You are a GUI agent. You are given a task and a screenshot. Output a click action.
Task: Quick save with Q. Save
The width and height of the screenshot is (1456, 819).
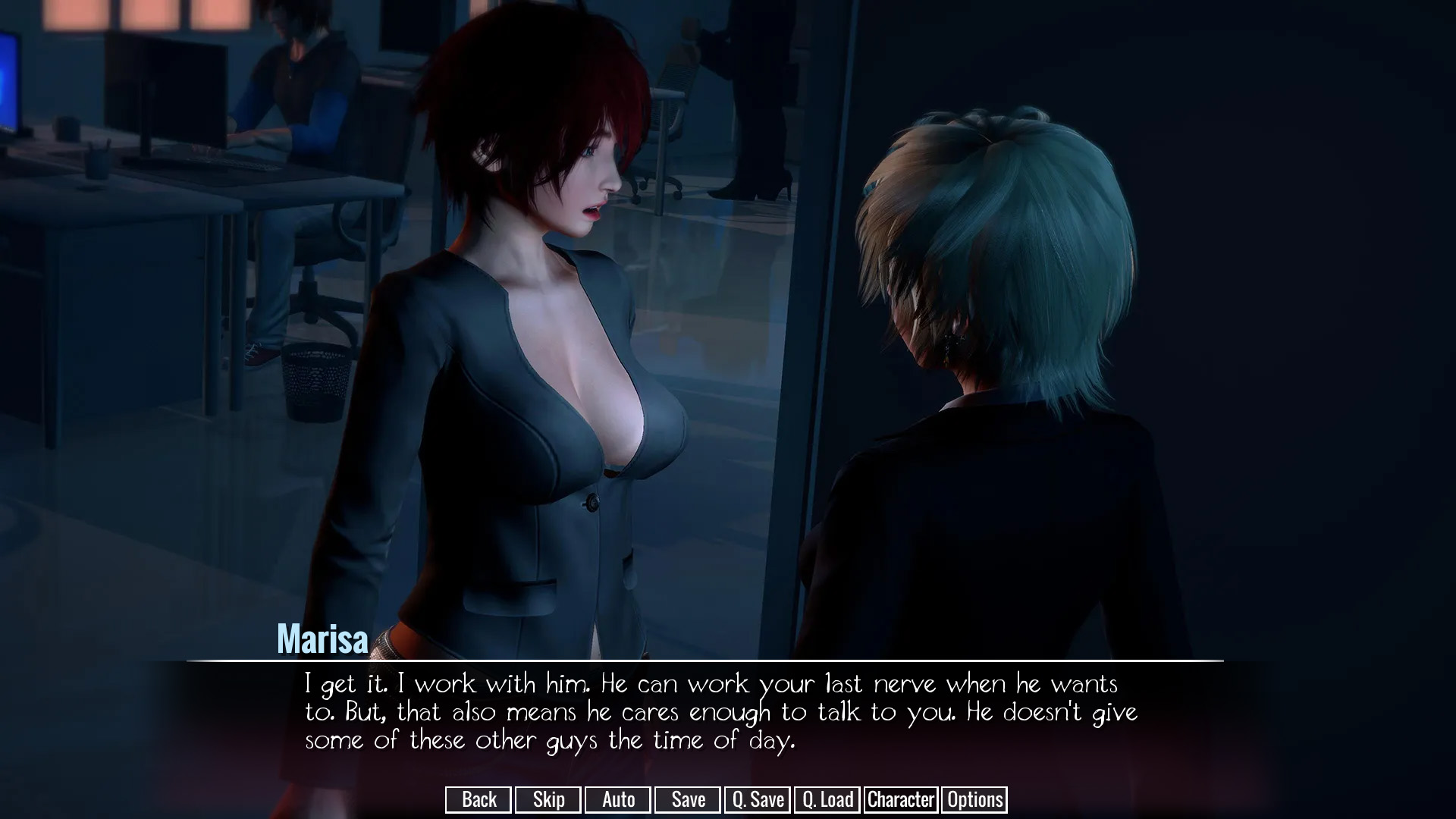tap(758, 799)
